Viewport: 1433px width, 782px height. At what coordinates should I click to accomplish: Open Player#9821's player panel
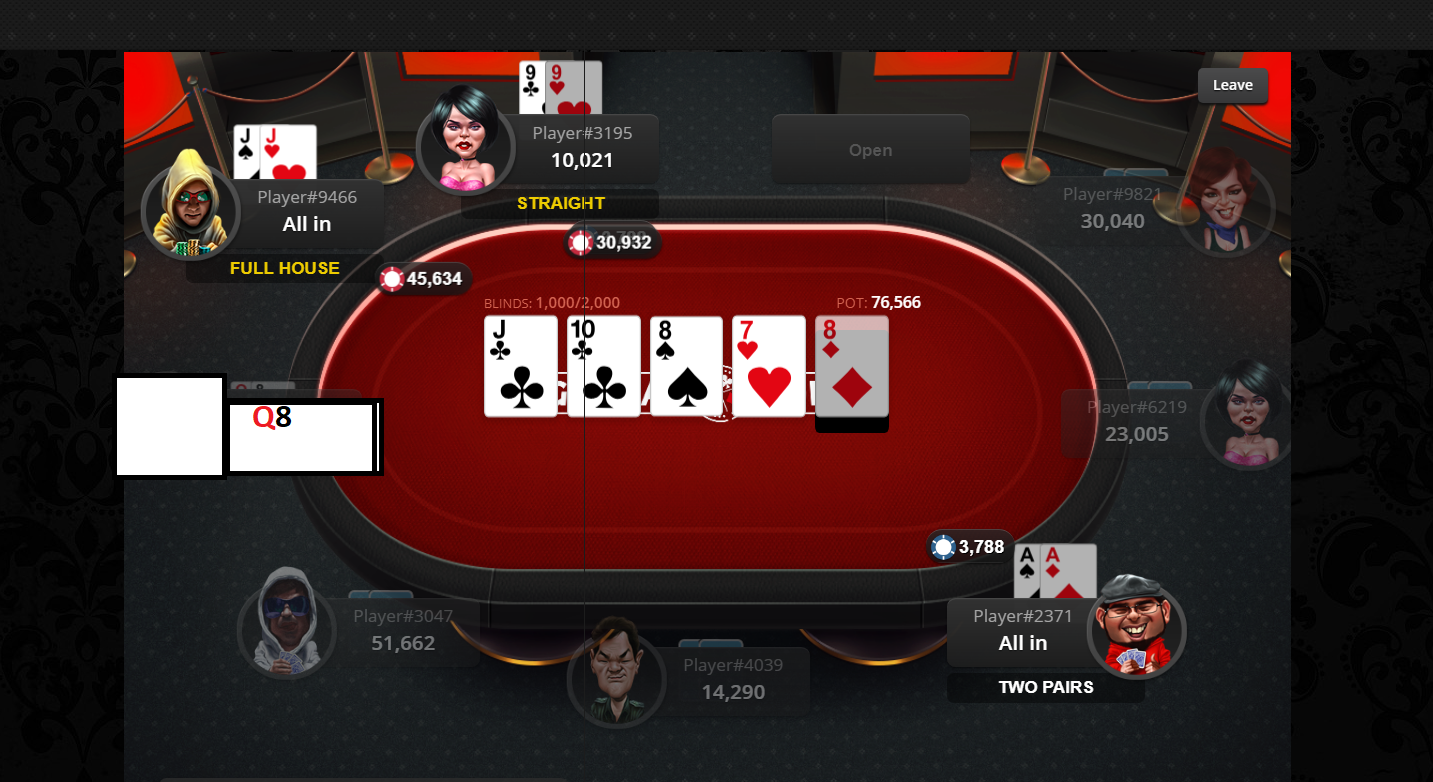(x=1112, y=208)
